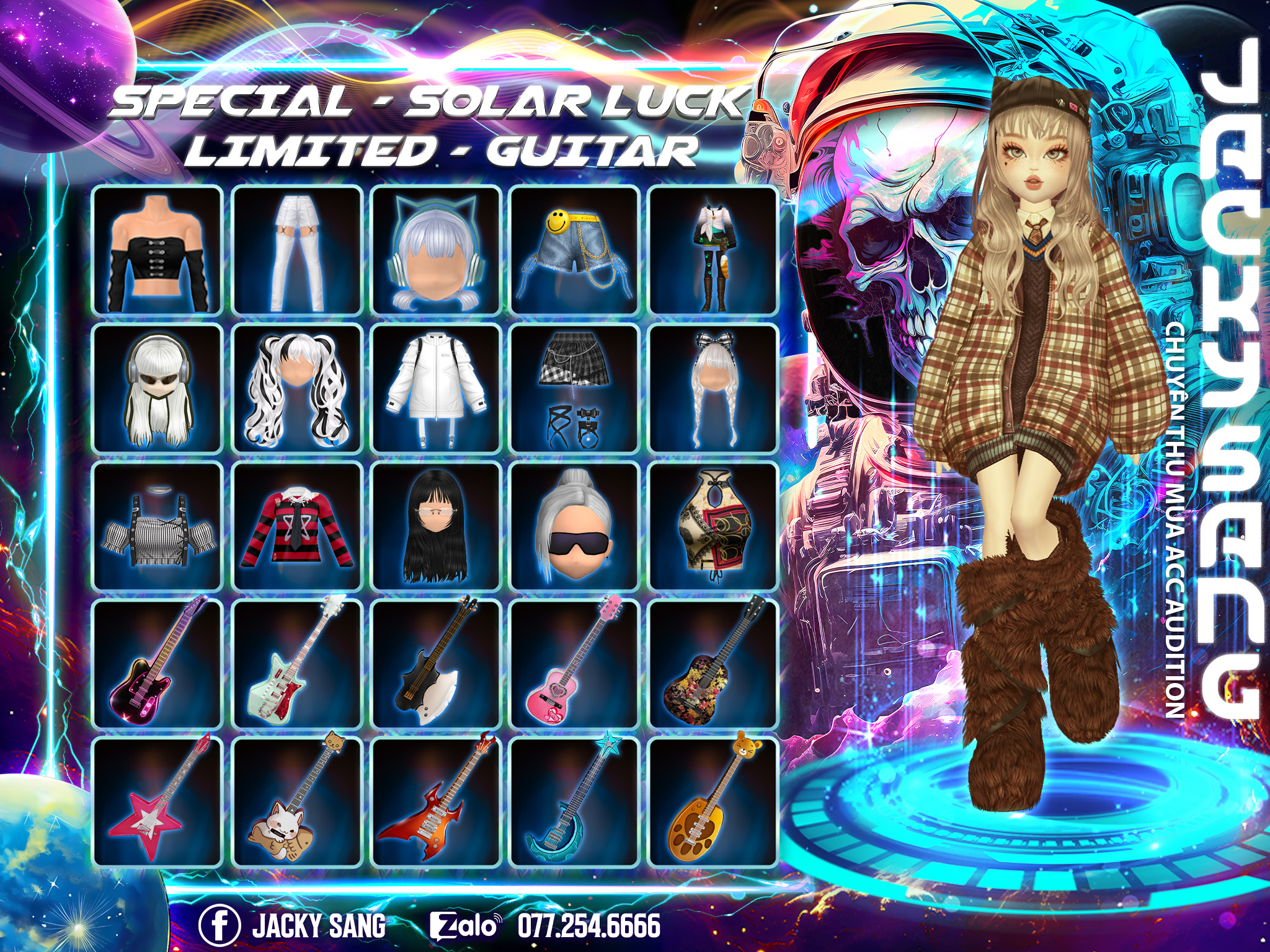
Task: Pick the bear paw guitar tile
Action: click(713, 801)
